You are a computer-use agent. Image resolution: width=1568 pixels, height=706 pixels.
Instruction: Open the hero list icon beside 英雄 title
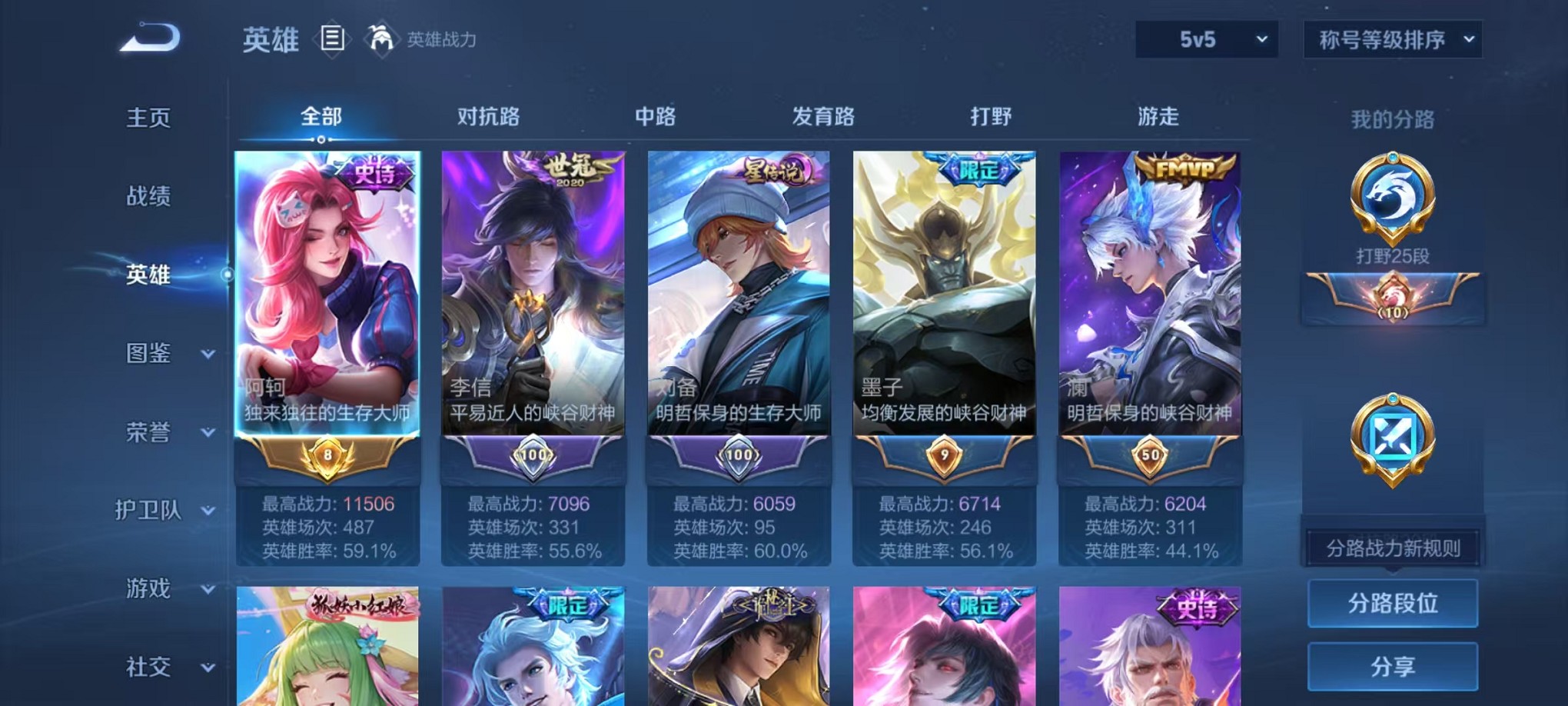pos(334,38)
